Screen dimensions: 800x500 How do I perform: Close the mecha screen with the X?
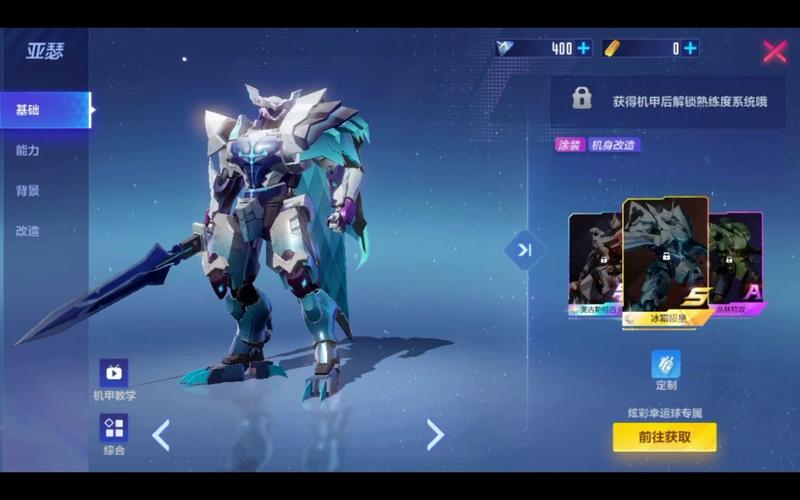(x=775, y=52)
